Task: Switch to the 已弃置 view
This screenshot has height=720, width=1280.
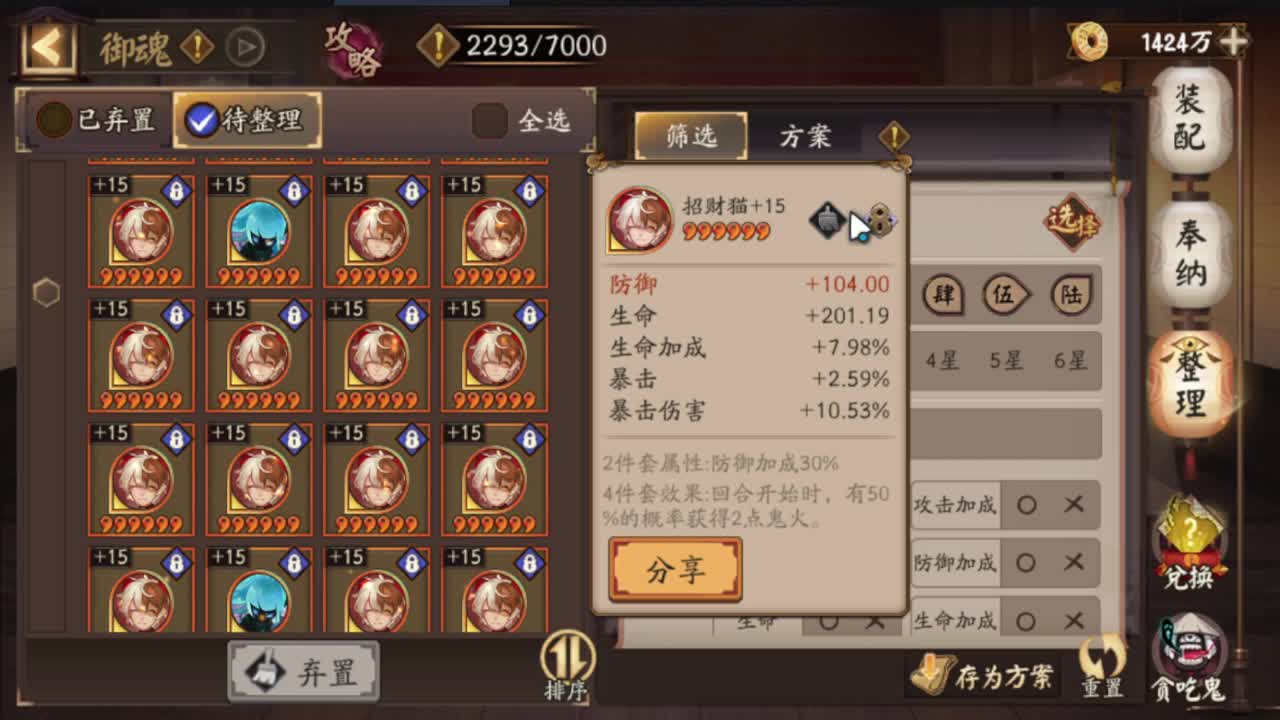Action: point(95,120)
